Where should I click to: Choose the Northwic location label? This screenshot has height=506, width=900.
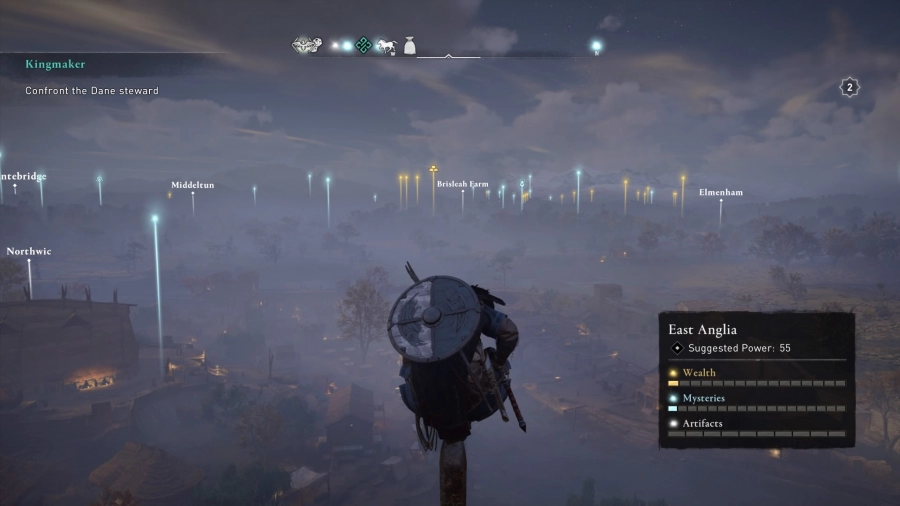(x=29, y=251)
